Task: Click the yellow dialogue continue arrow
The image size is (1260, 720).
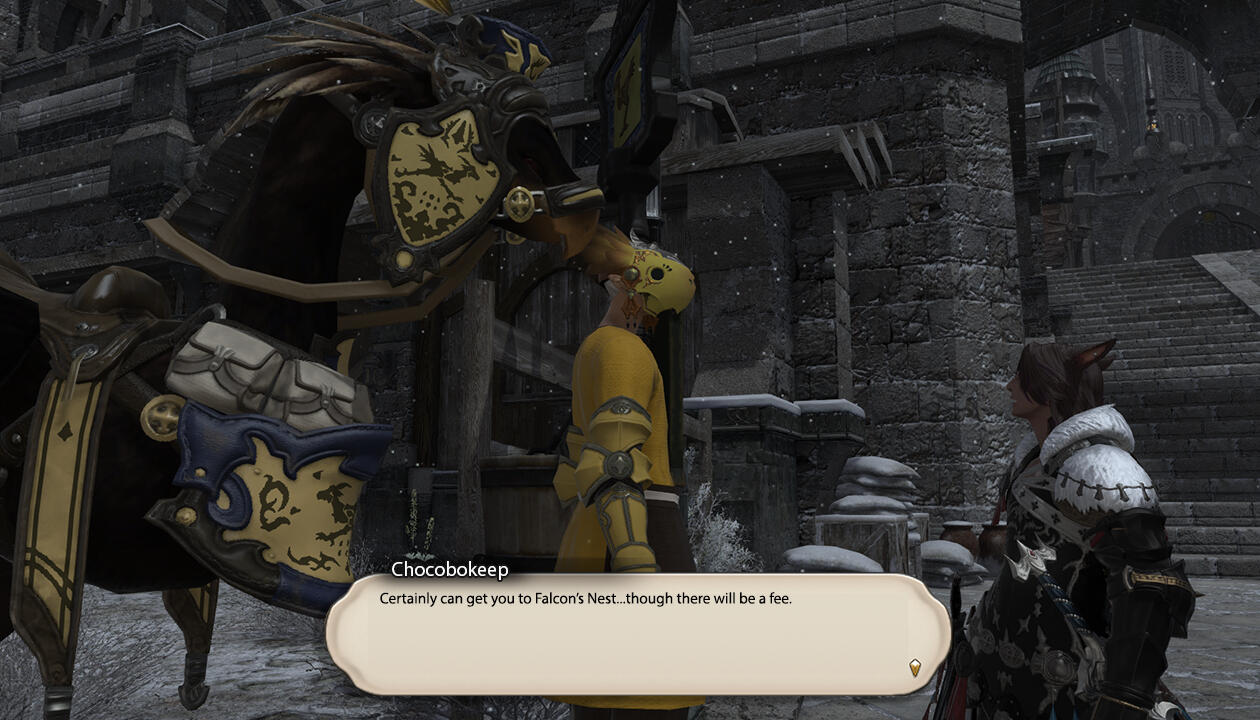Action: coord(914,667)
